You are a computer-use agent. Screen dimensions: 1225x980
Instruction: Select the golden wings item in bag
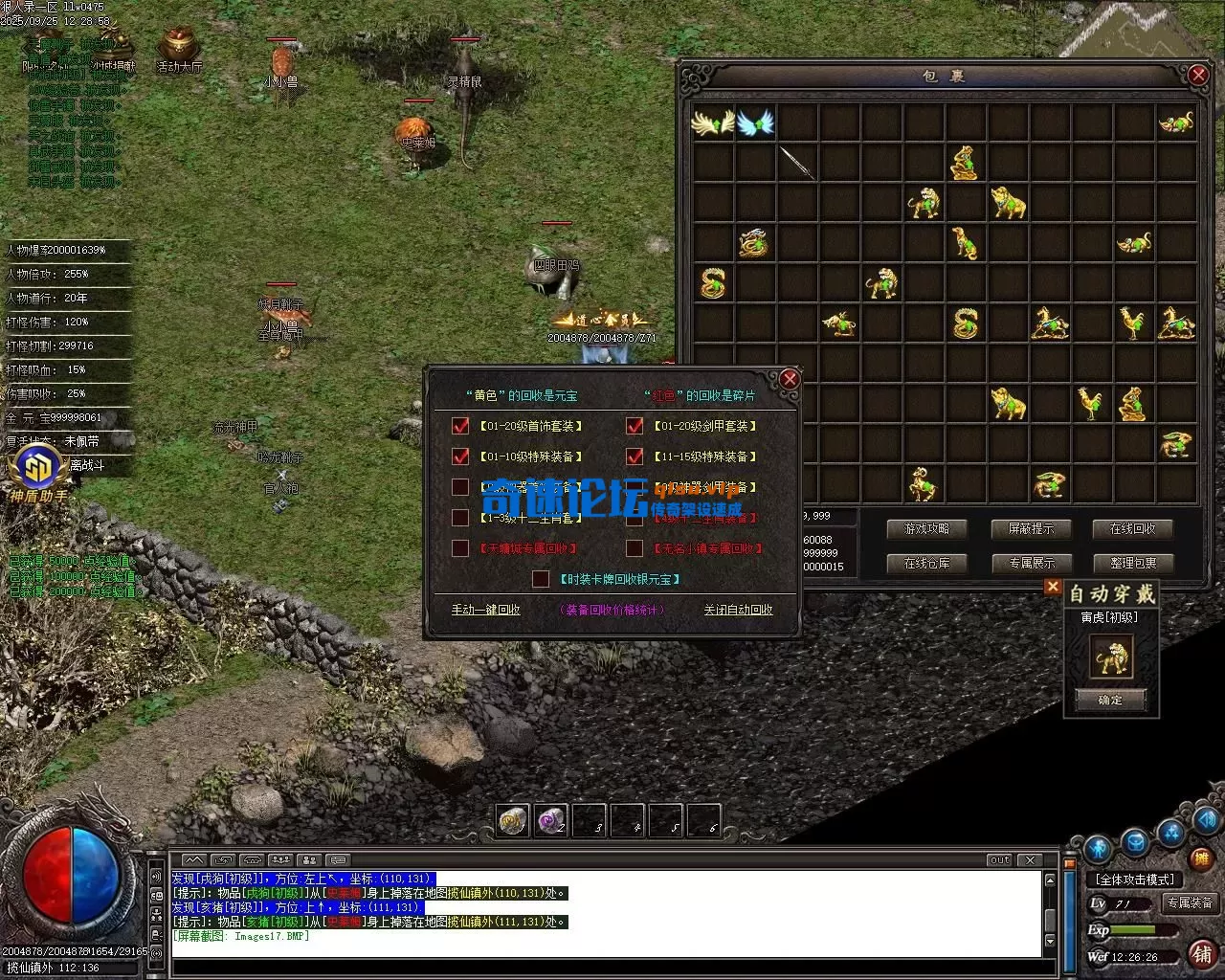pos(712,122)
